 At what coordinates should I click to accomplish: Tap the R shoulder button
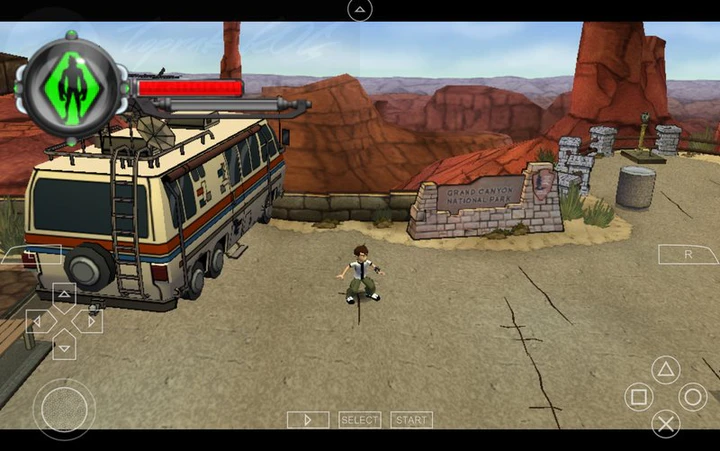tap(688, 255)
